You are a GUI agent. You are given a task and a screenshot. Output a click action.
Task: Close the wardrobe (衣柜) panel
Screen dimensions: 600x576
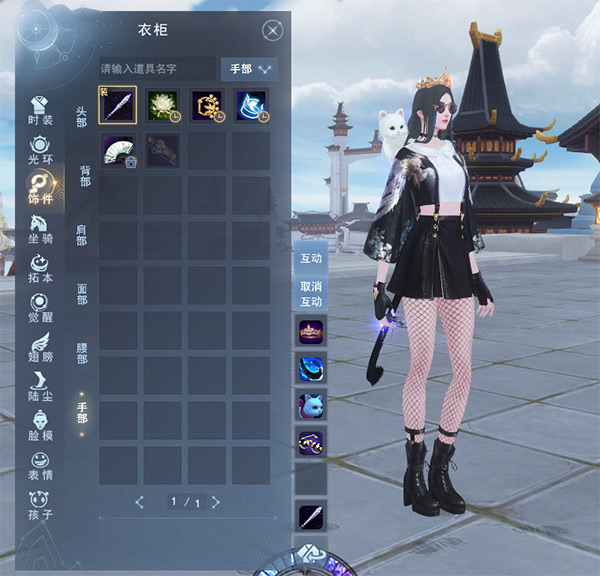[272, 30]
